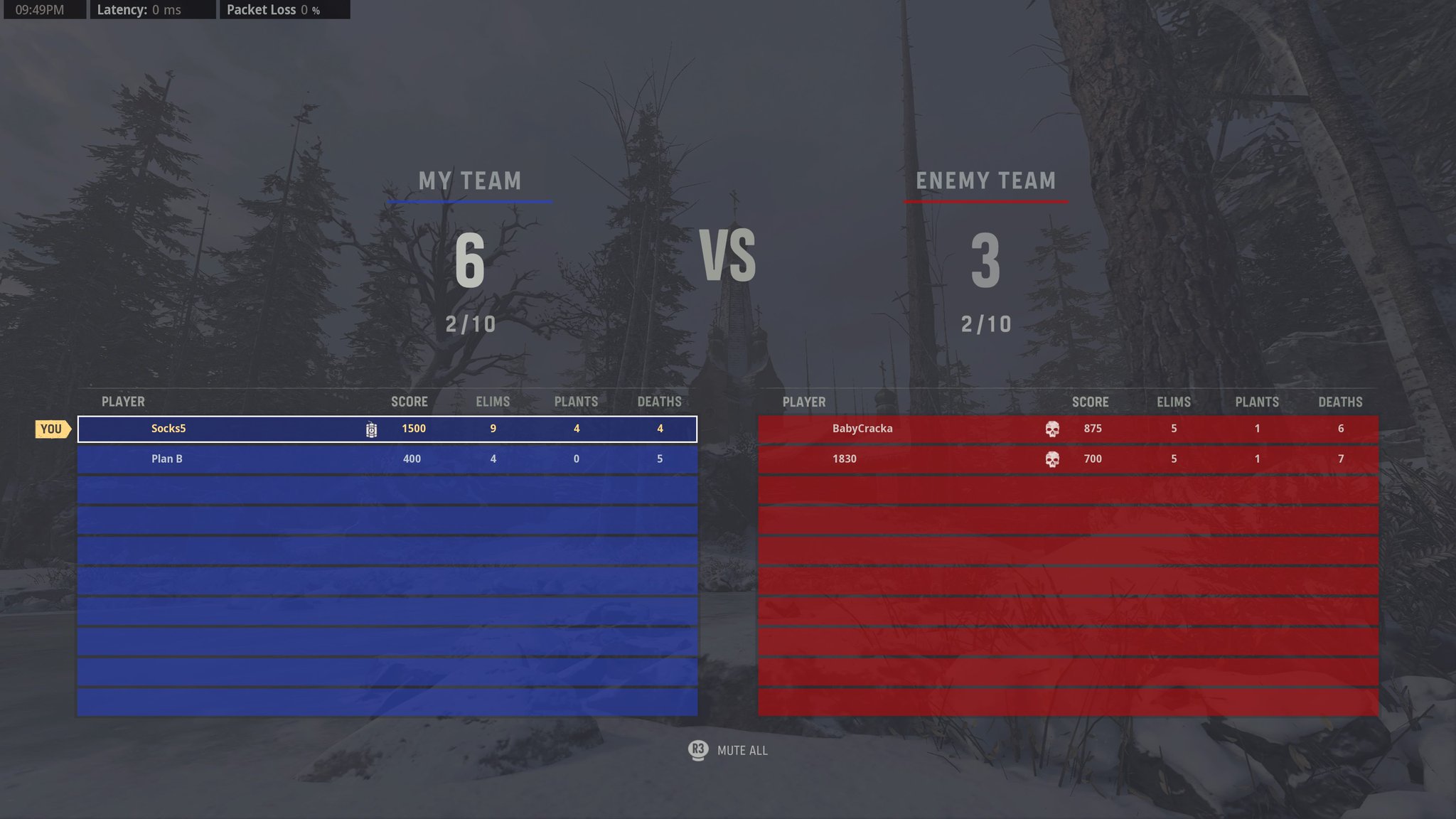The height and width of the screenshot is (819, 1456).
Task: Open the SCORE column header on my team
Action: coord(409,402)
